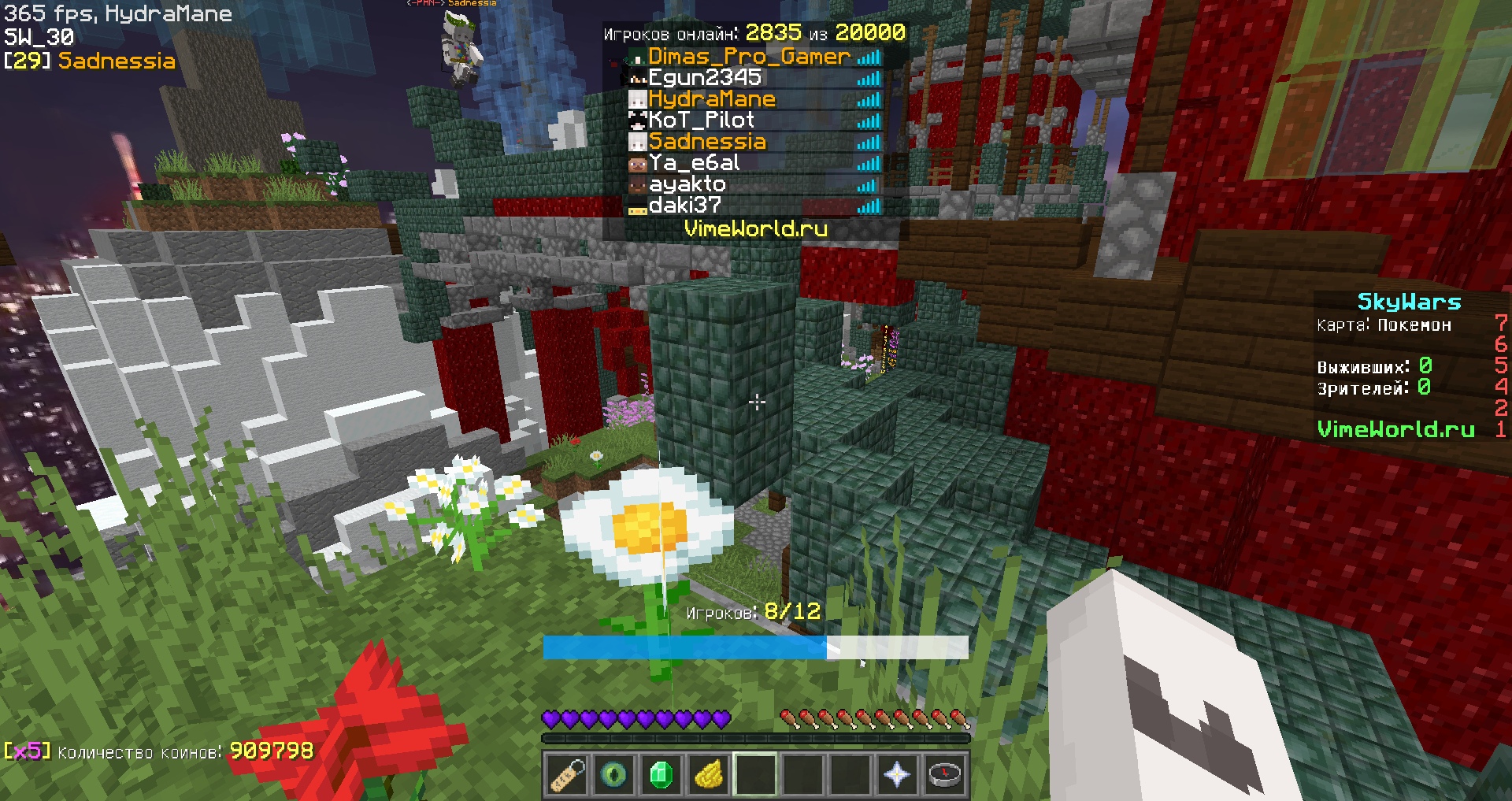This screenshot has height=801, width=1512.
Task: Select Egun2345 in the player list
Action: (x=705, y=78)
